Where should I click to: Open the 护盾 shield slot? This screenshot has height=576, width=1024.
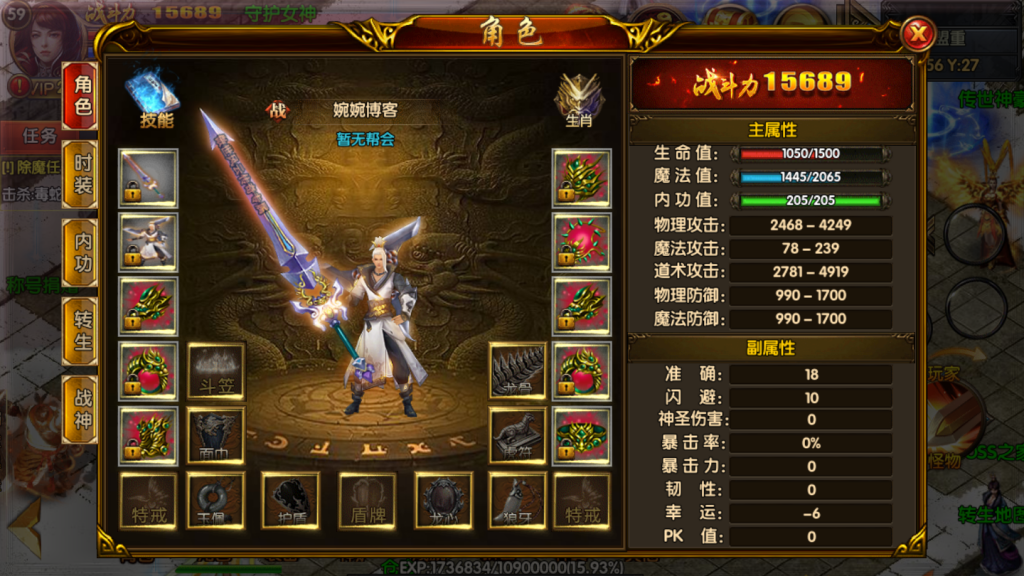point(290,500)
